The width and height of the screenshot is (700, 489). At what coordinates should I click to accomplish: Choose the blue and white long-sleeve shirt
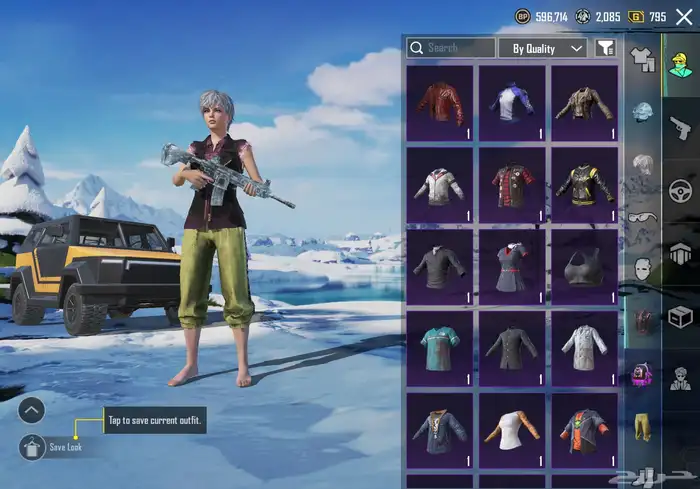tap(512, 103)
